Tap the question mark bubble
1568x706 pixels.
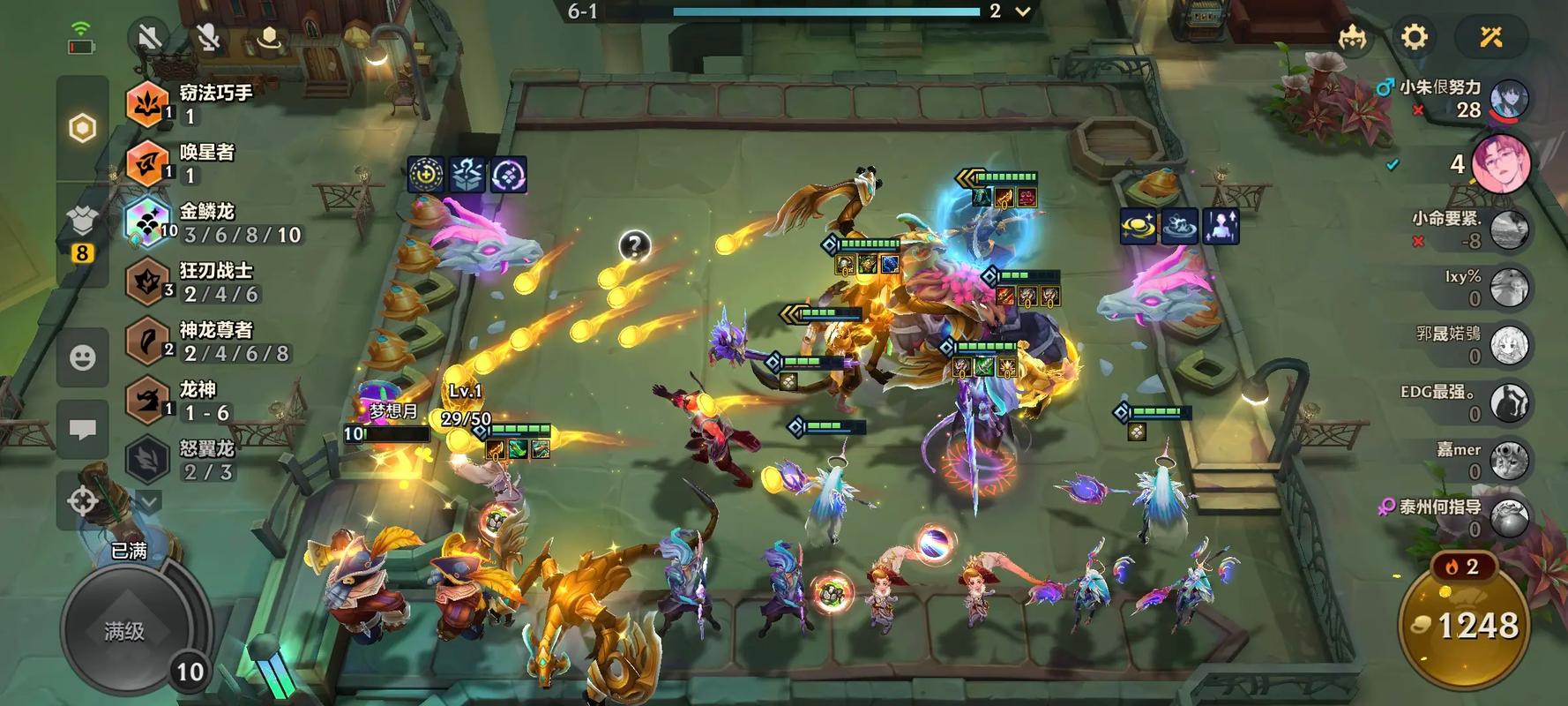(x=634, y=245)
